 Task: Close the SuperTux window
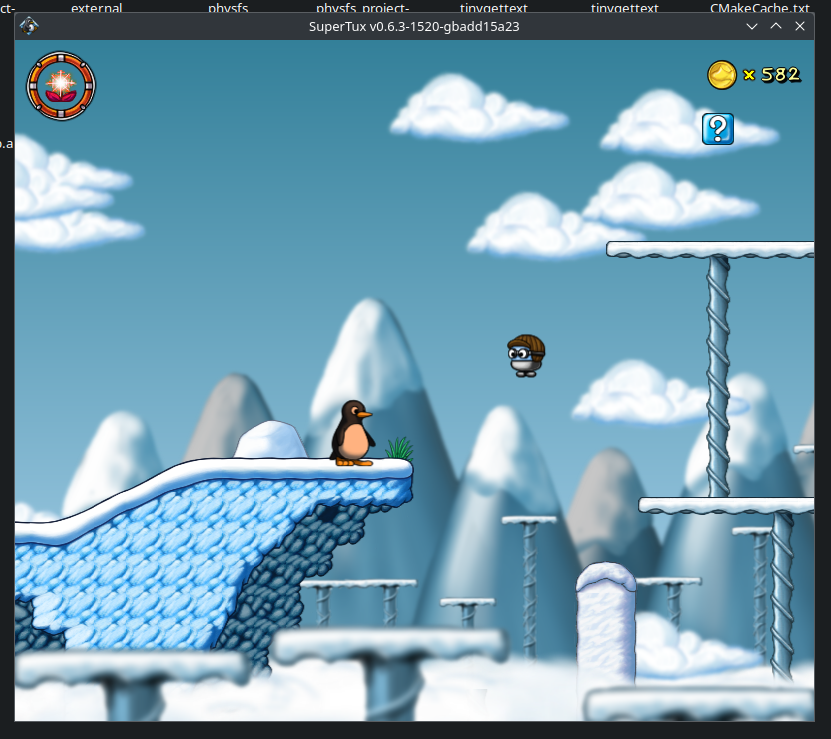coord(800,26)
